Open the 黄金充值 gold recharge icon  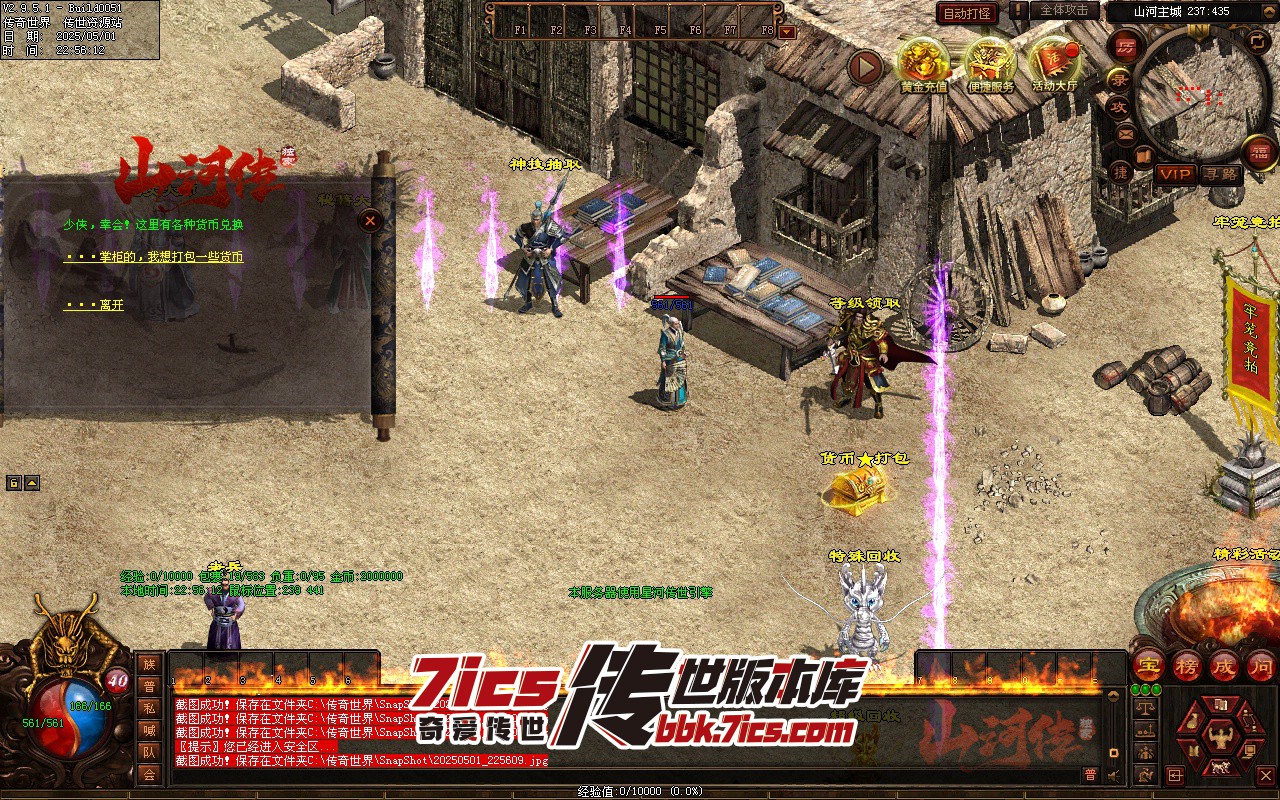922,63
